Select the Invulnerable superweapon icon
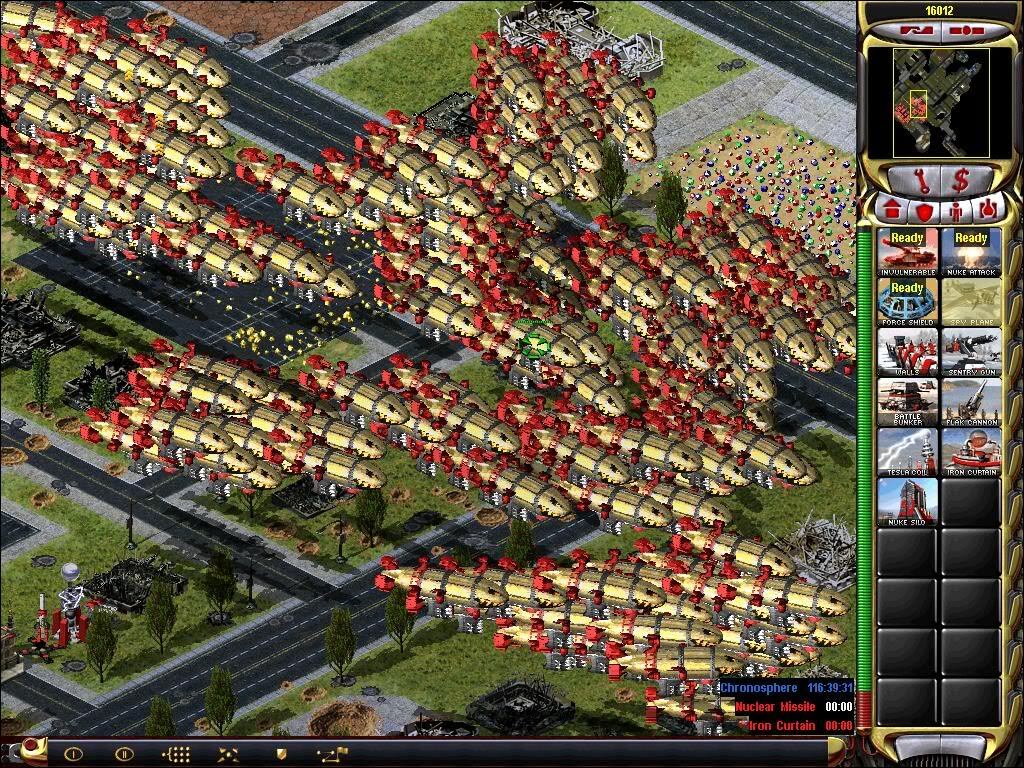This screenshot has width=1024, height=768. tap(907, 252)
